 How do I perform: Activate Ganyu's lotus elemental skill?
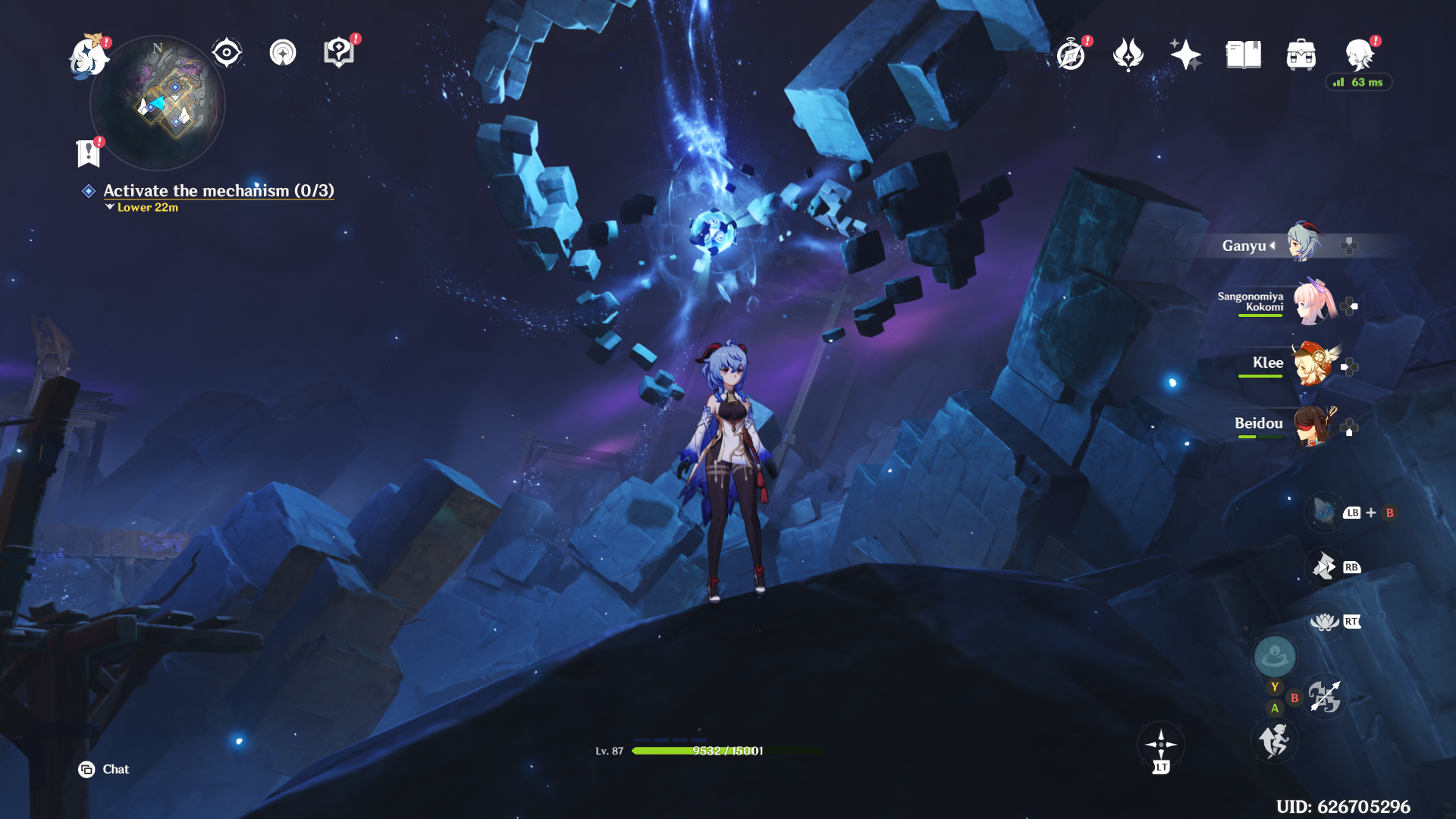1324,622
